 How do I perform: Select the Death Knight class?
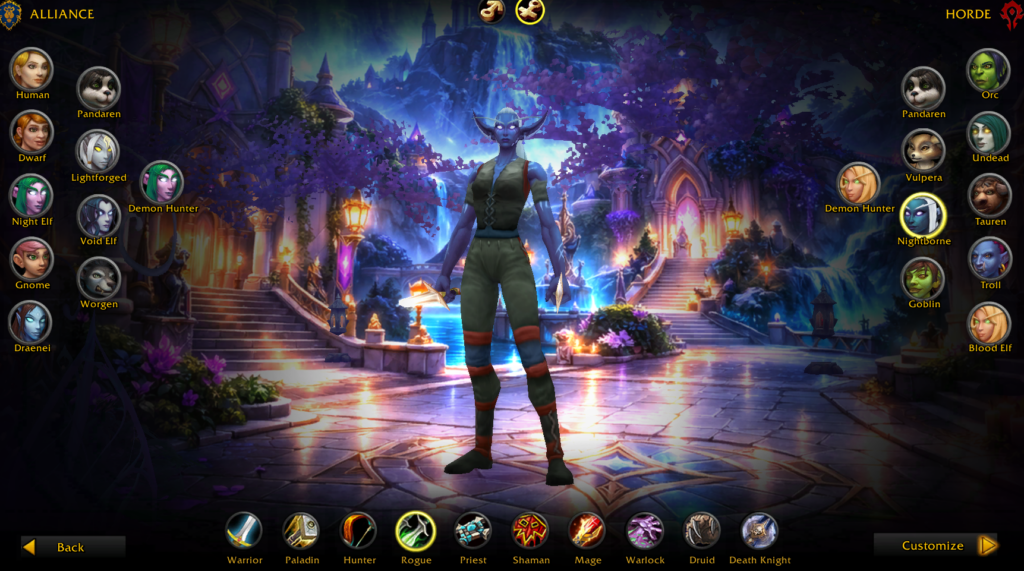pyautogui.click(x=760, y=530)
